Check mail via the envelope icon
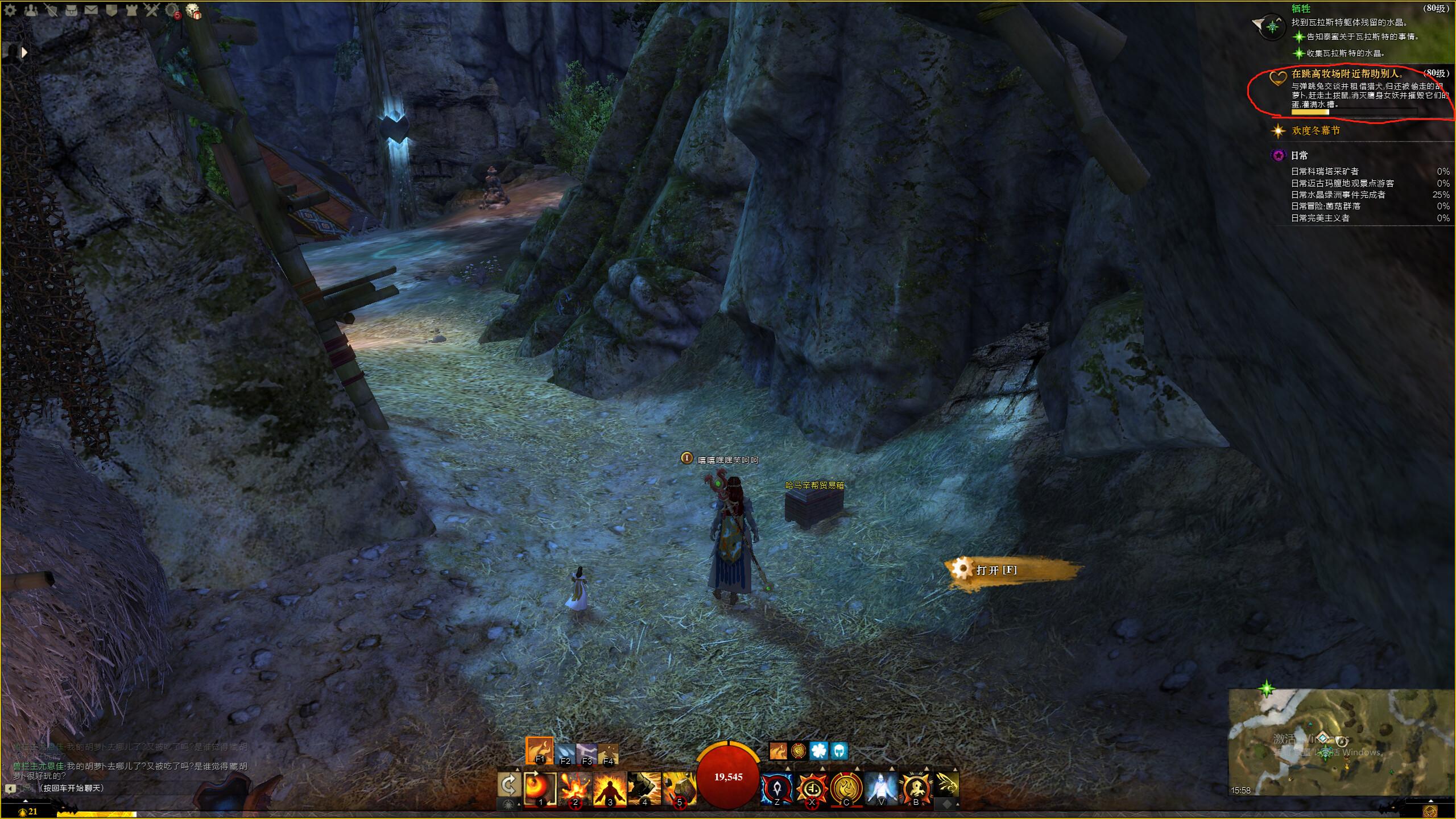The height and width of the screenshot is (819, 1456). point(91,10)
